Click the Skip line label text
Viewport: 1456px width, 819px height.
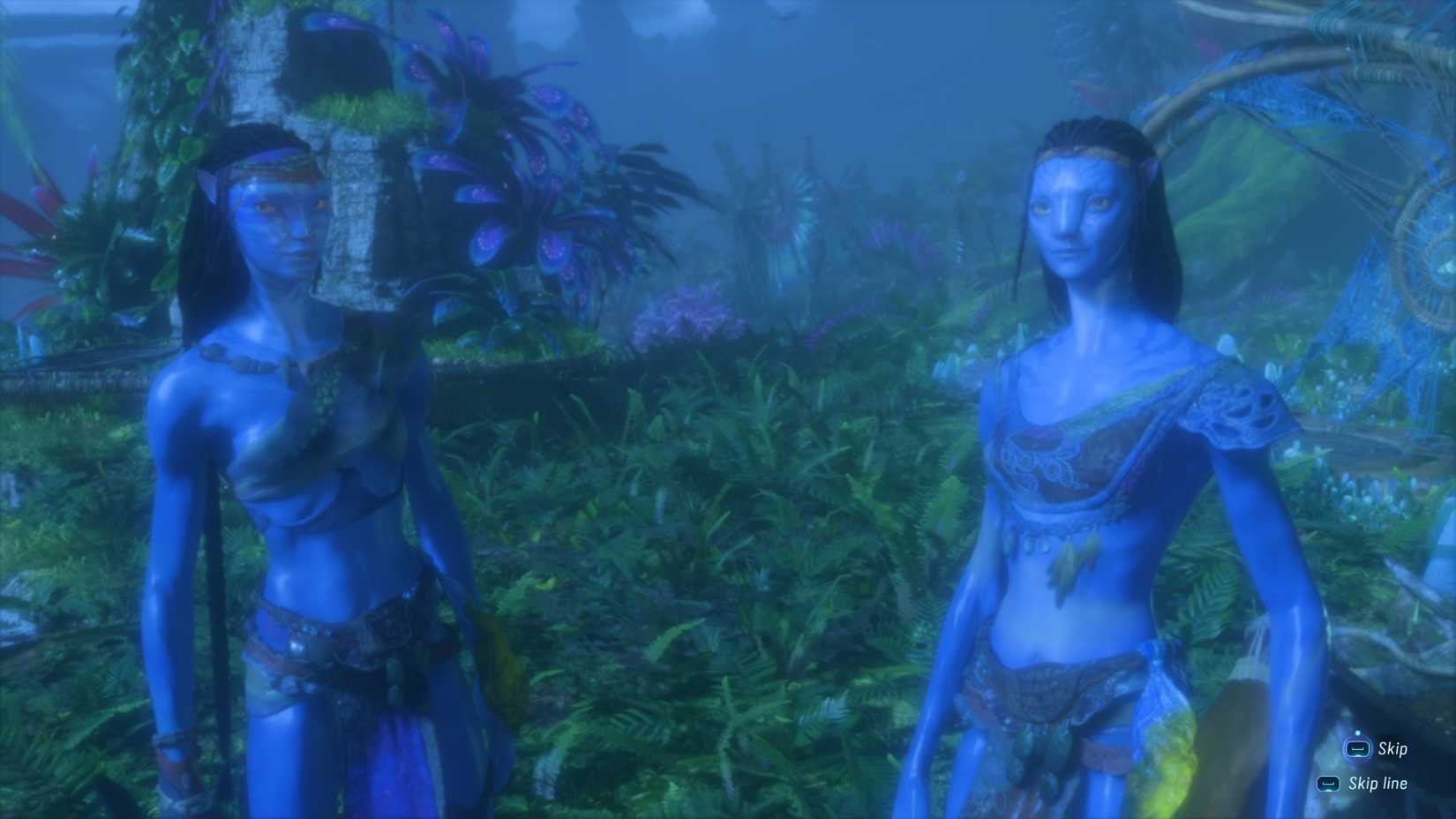click(1379, 783)
